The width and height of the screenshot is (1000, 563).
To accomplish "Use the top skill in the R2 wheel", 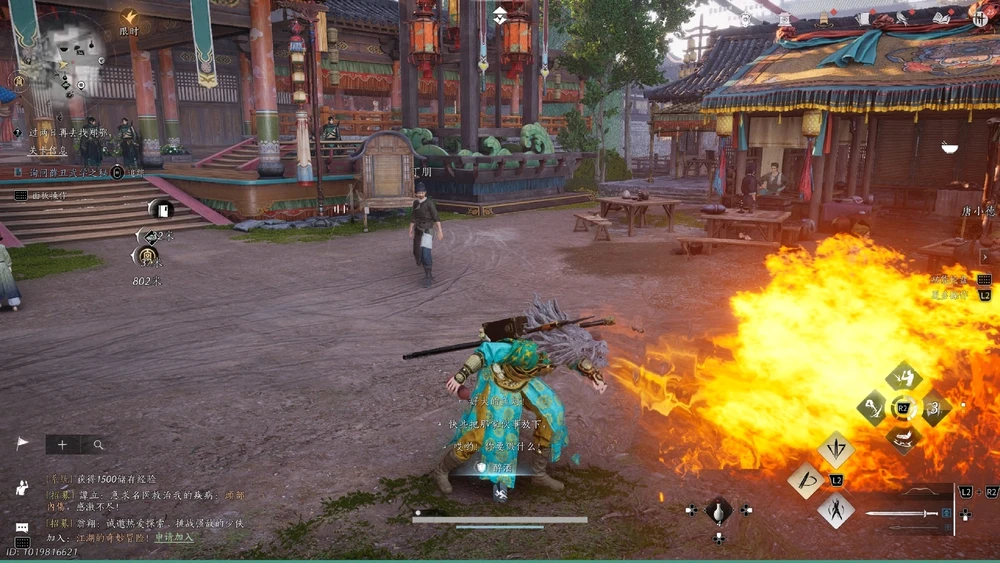I will point(903,378).
